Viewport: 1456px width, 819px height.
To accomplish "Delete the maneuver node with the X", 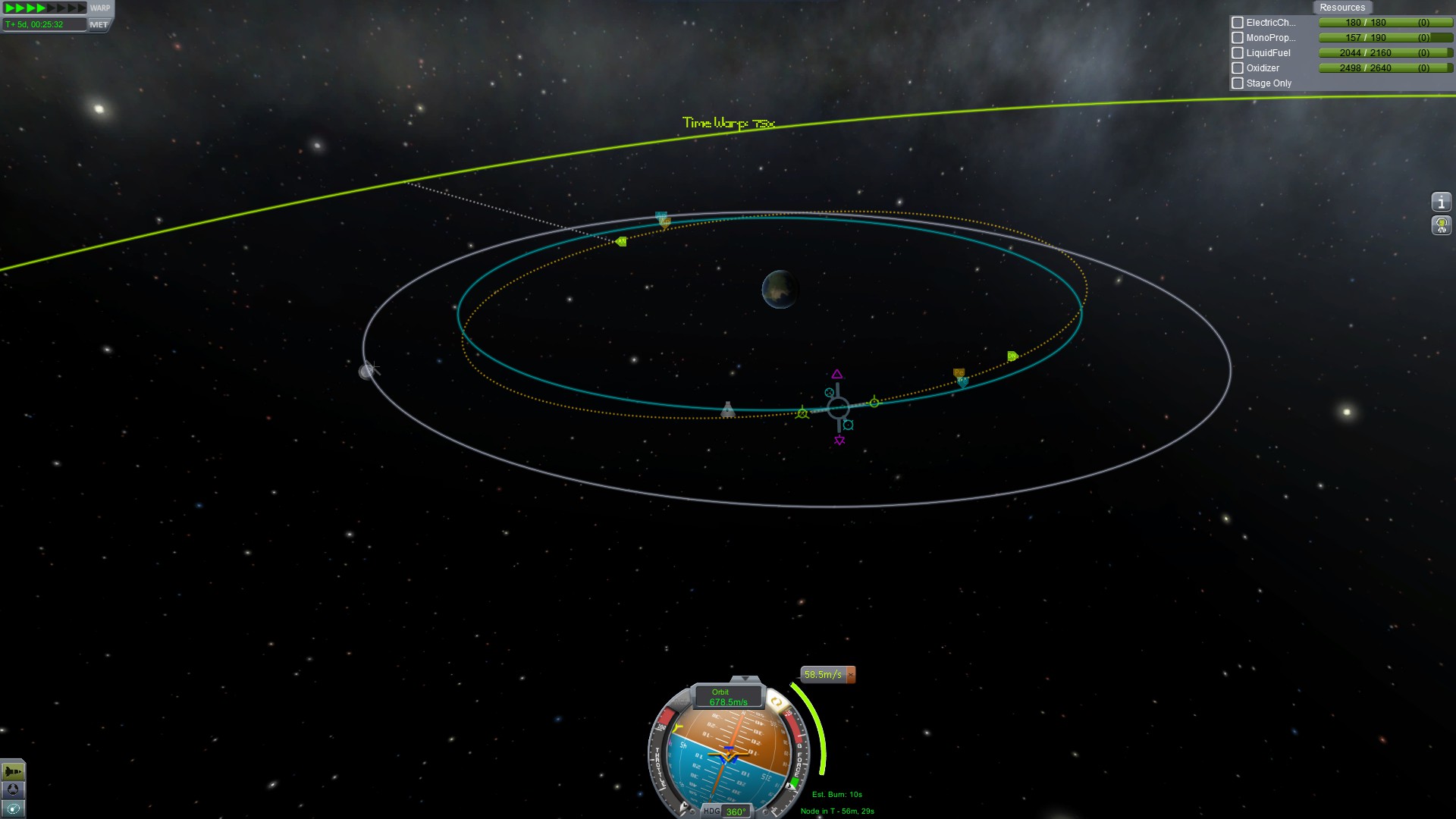I will click(851, 674).
